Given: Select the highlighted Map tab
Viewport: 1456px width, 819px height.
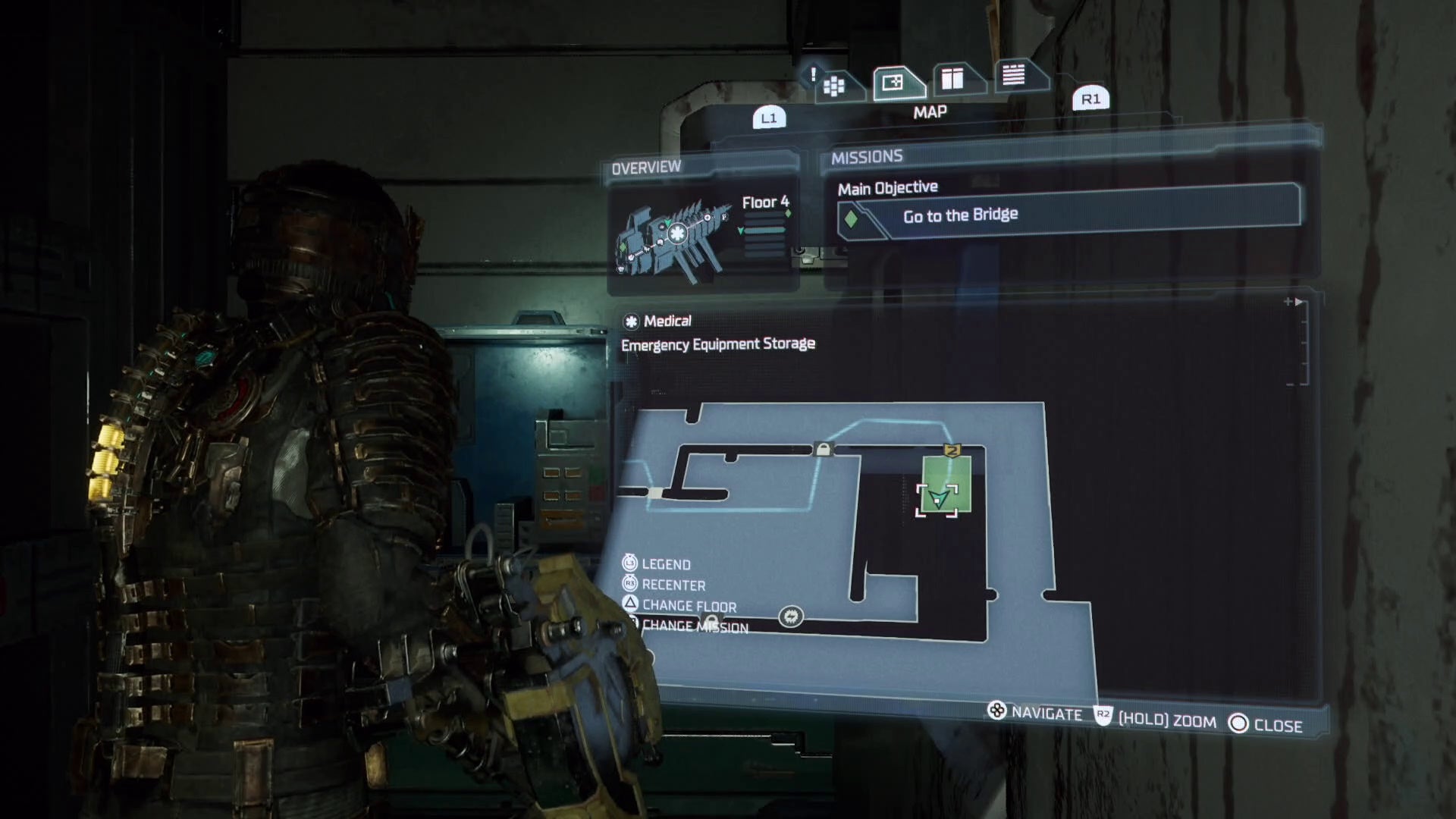Looking at the screenshot, I should click(894, 82).
